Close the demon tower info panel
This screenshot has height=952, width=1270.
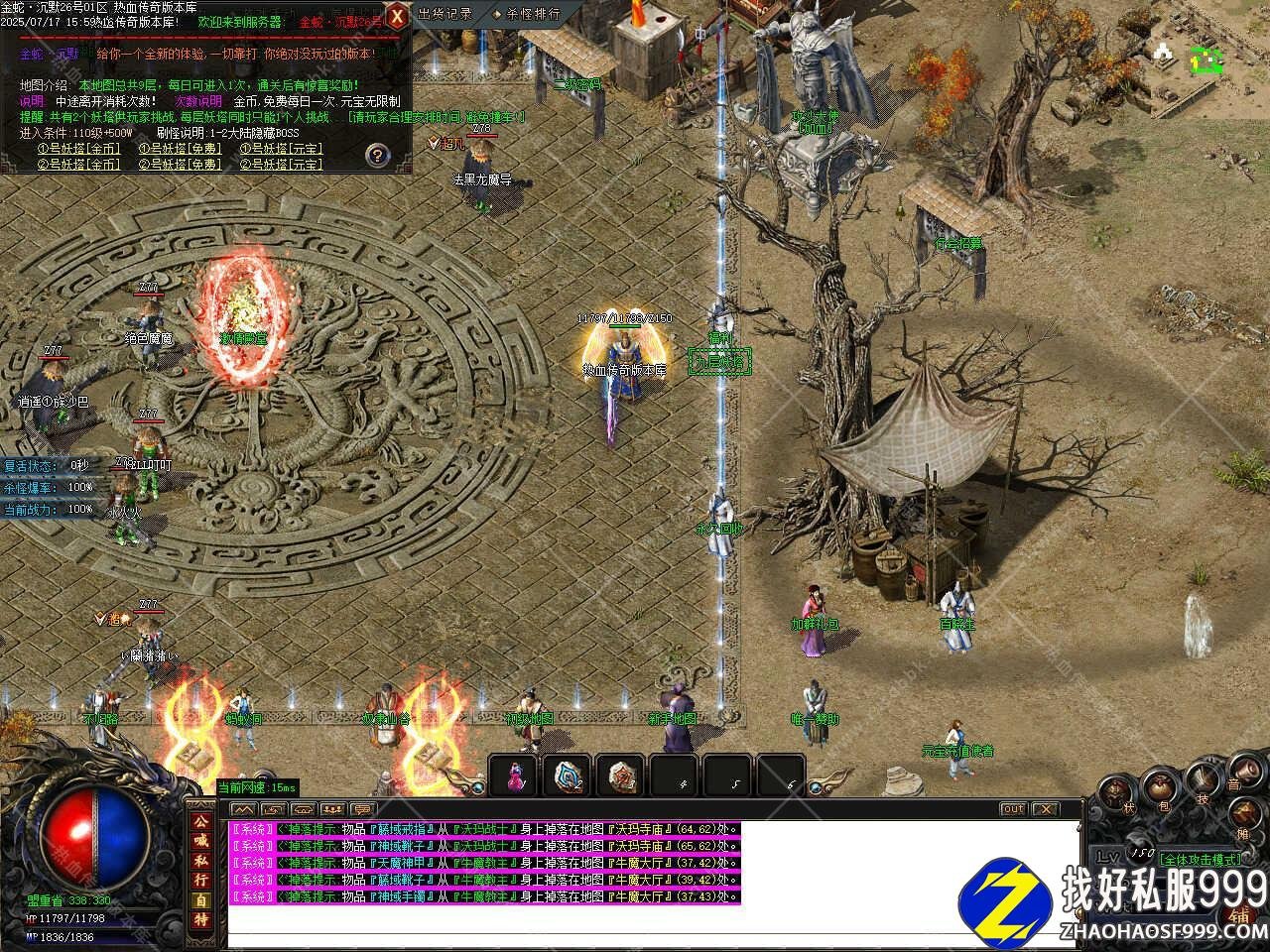coord(396,16)
